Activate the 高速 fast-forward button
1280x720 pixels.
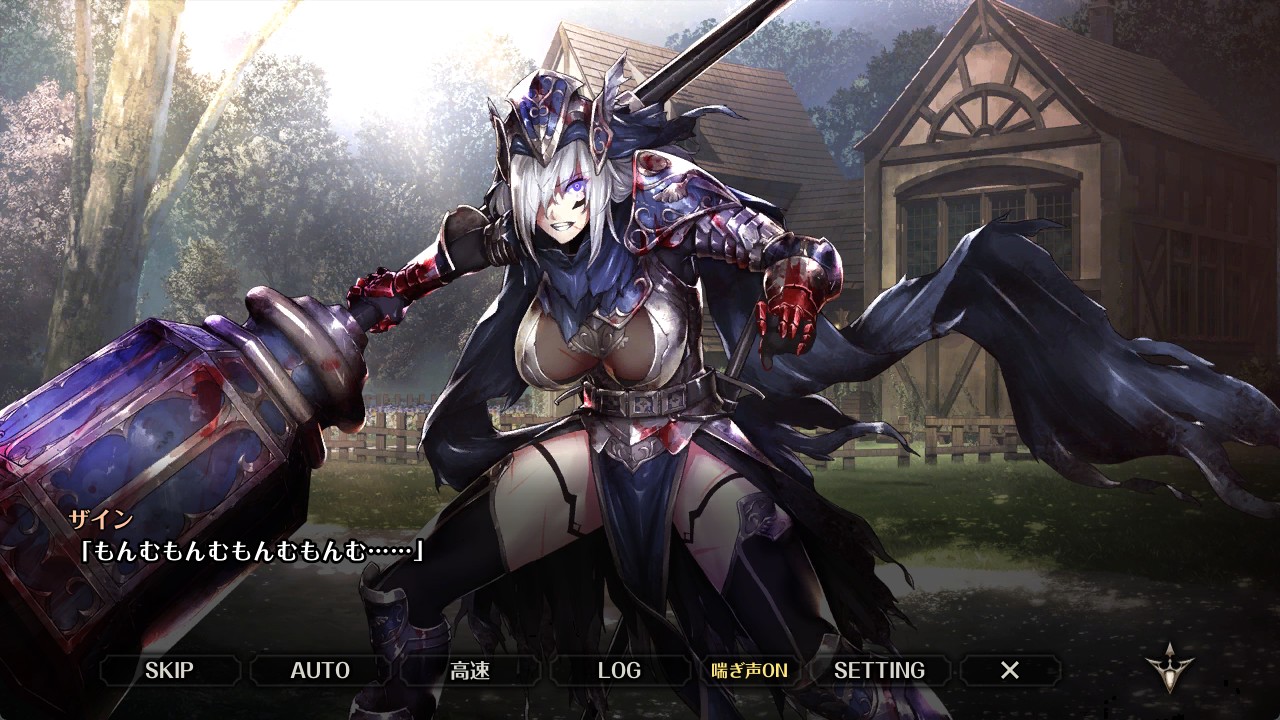[470, 670]
